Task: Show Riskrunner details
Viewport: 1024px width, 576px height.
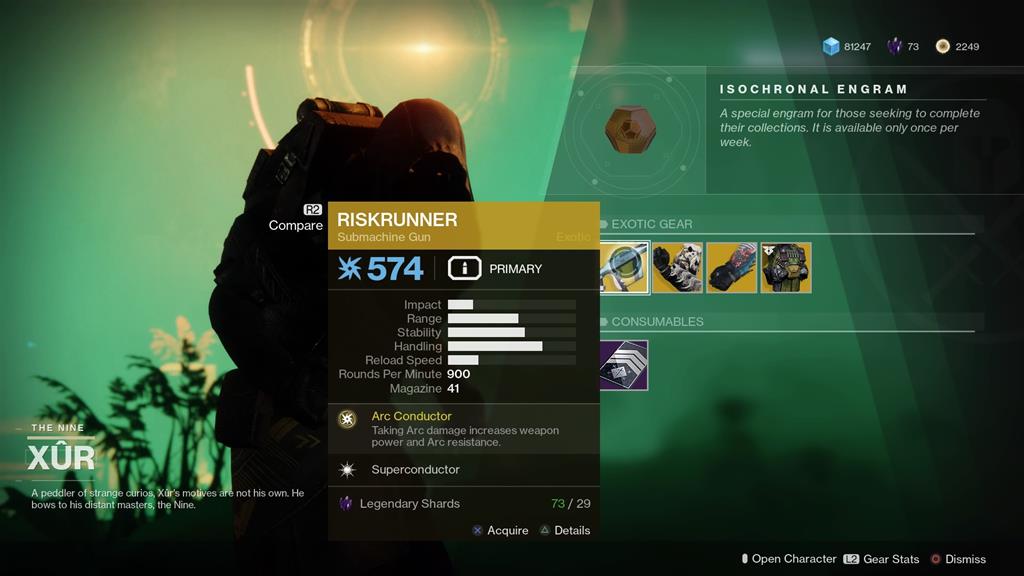Action: pos(564,530)
